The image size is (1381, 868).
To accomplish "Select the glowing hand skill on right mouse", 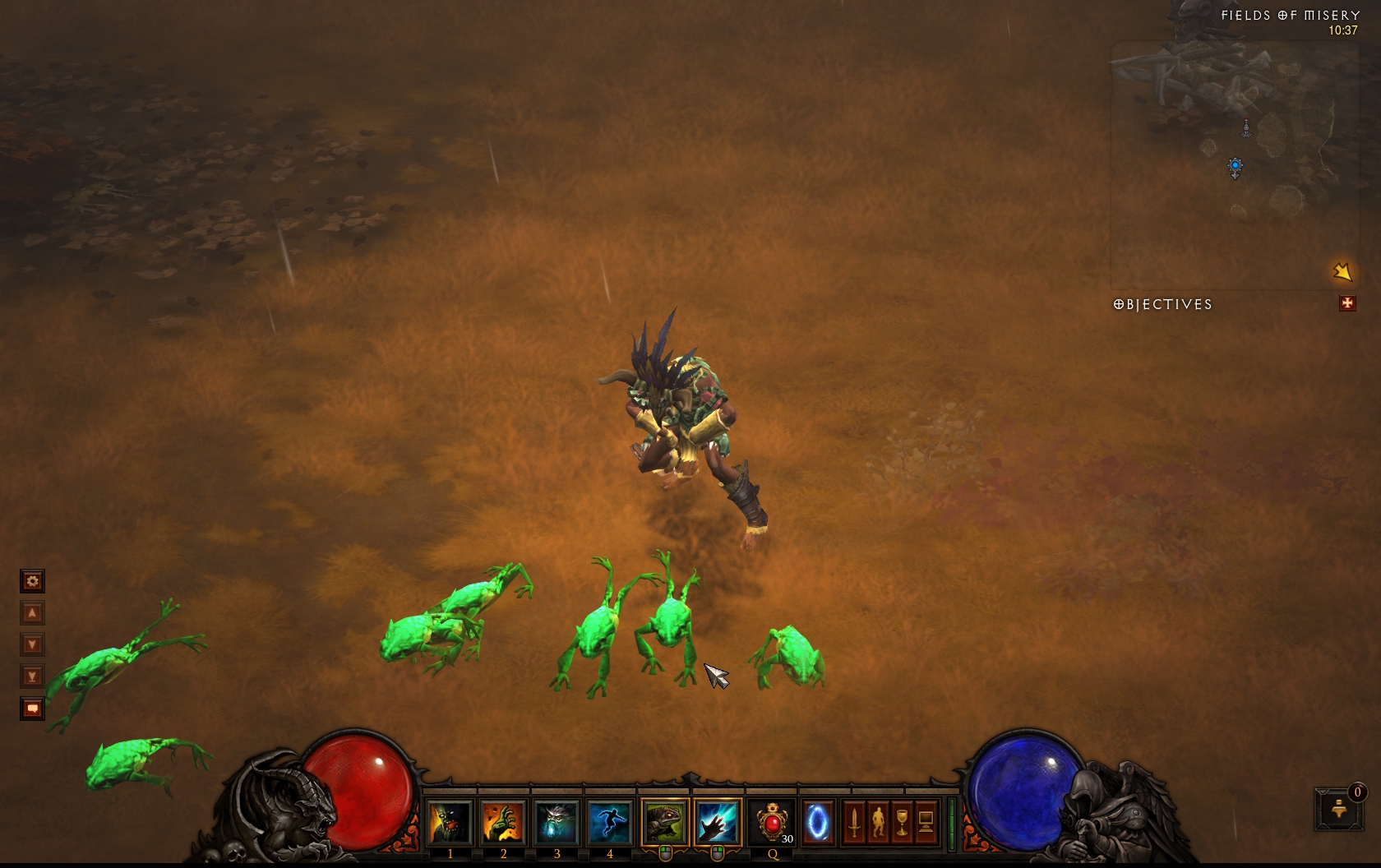I will 718,822.
